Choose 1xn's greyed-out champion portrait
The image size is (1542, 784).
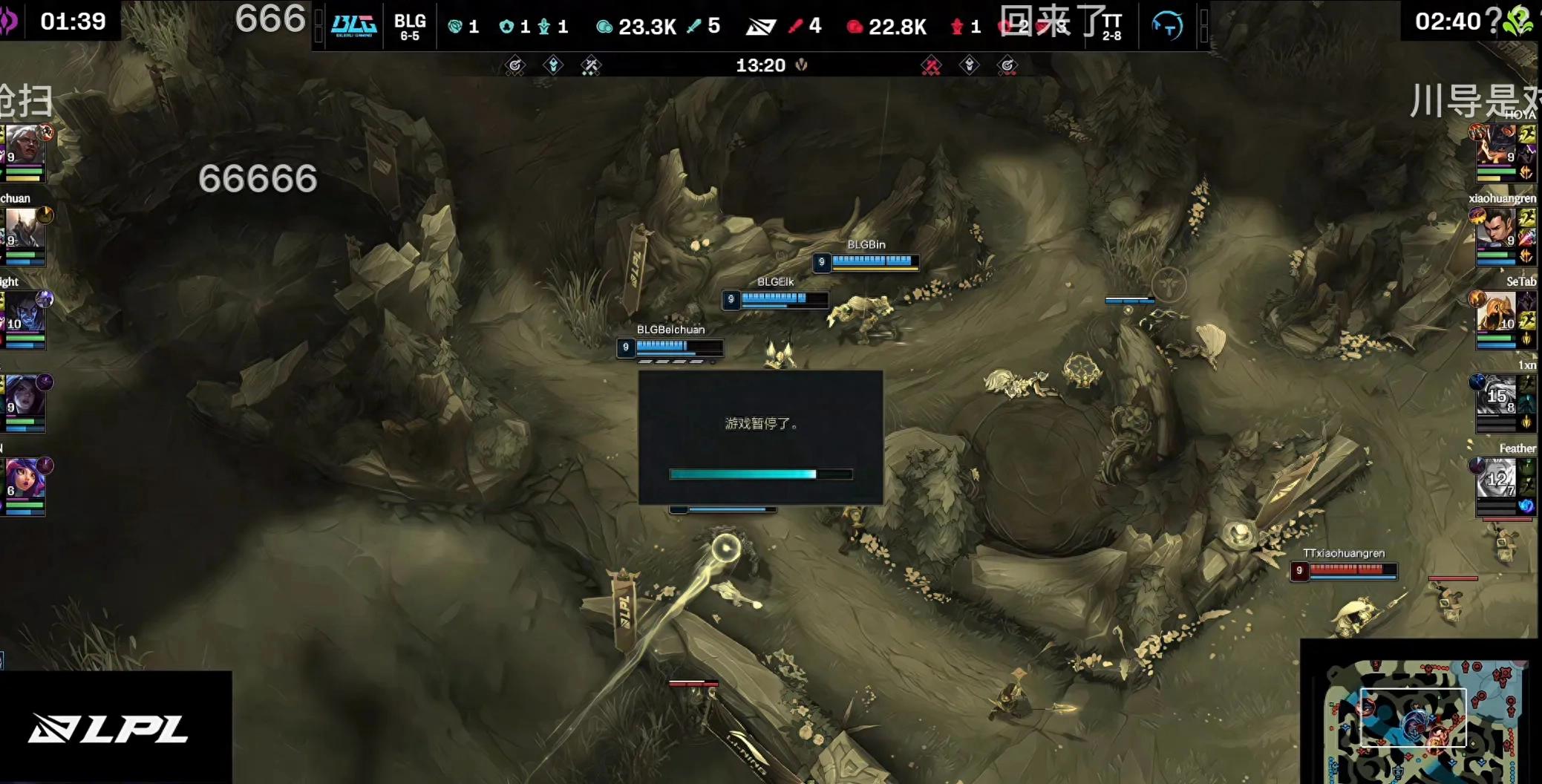[x=1495, y=396]
